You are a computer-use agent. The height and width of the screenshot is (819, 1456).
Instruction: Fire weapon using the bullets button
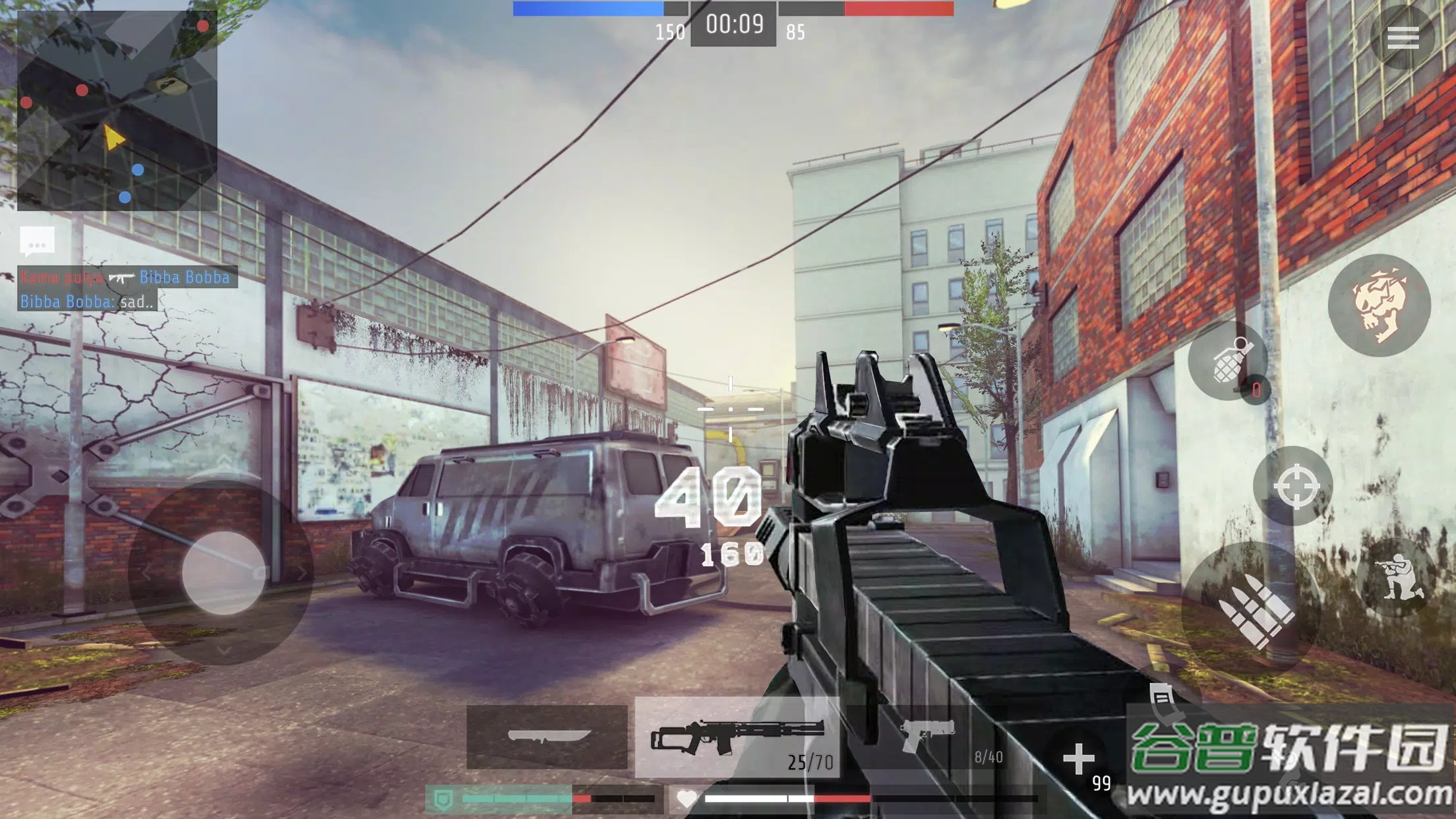(1250, 607)
